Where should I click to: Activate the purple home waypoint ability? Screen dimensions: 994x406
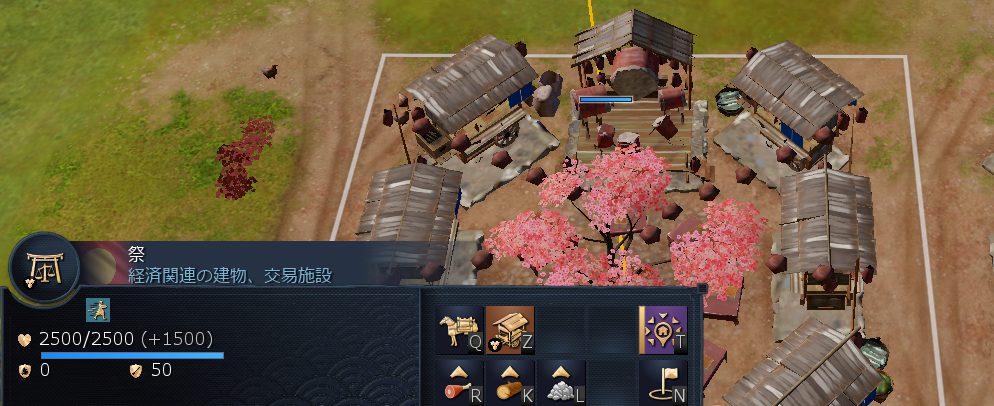[x=663, y=330]
